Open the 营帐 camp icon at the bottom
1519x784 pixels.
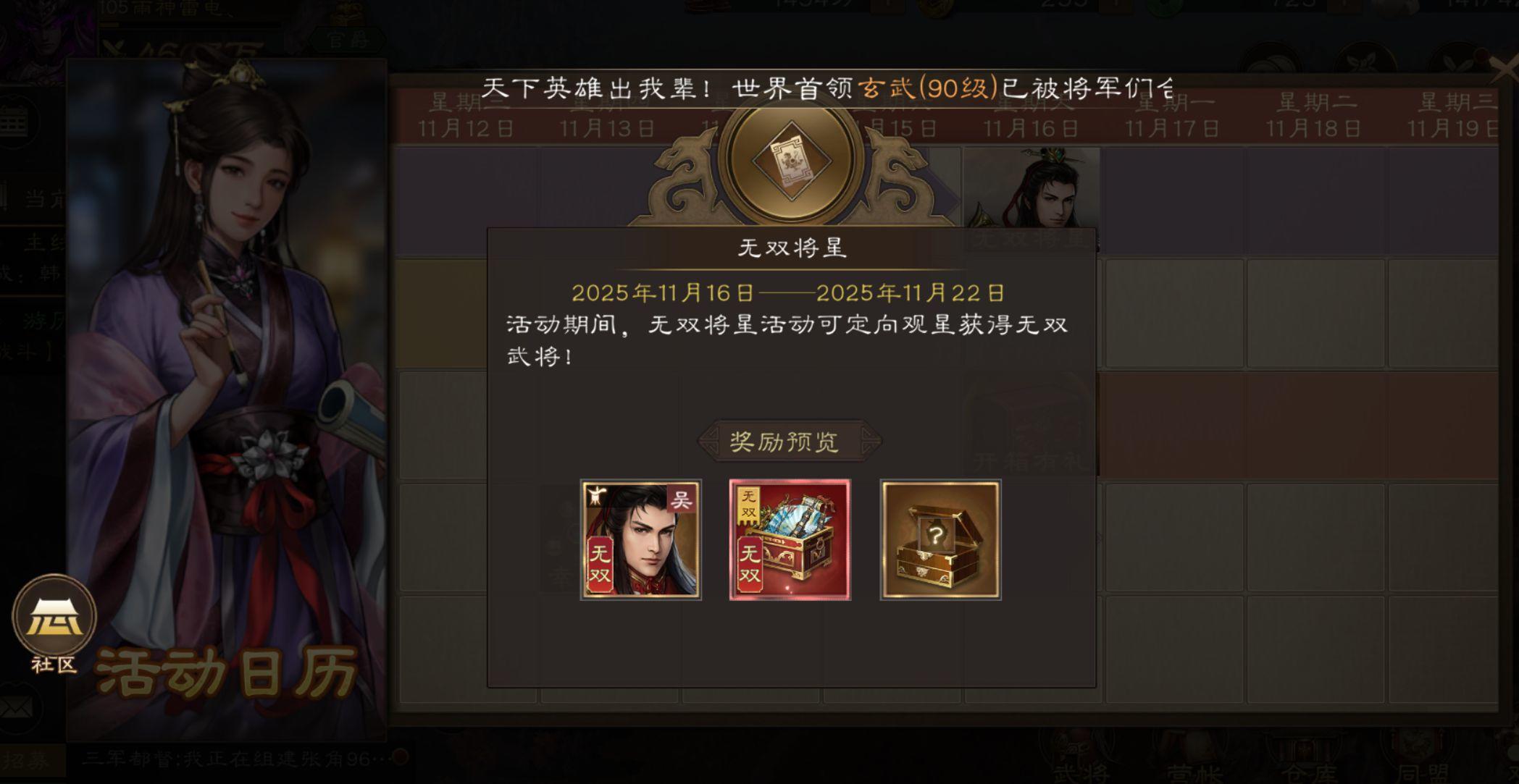pyautogui.click(x=1198, y=753)
